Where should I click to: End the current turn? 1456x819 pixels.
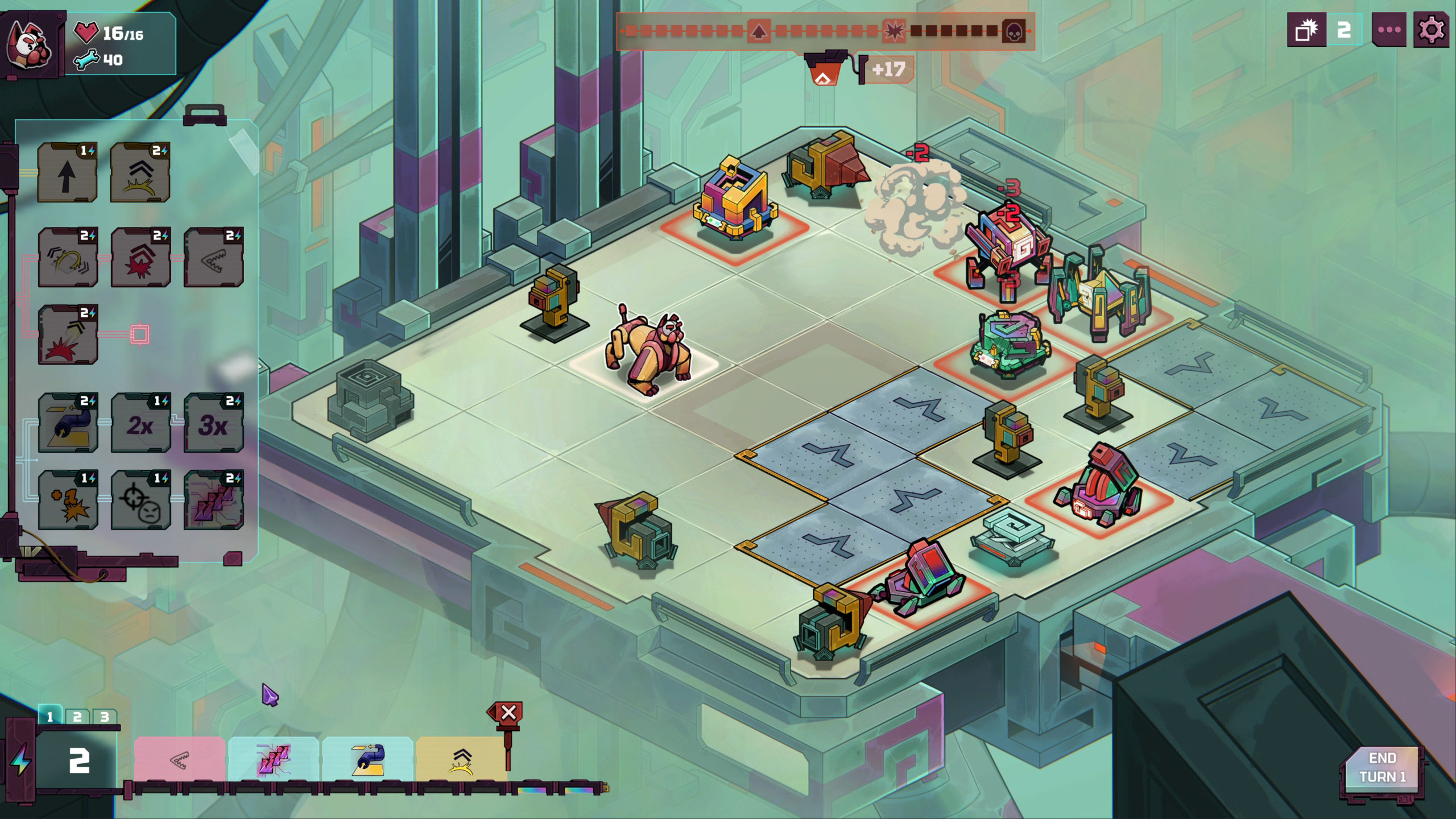click(1382, 768)
